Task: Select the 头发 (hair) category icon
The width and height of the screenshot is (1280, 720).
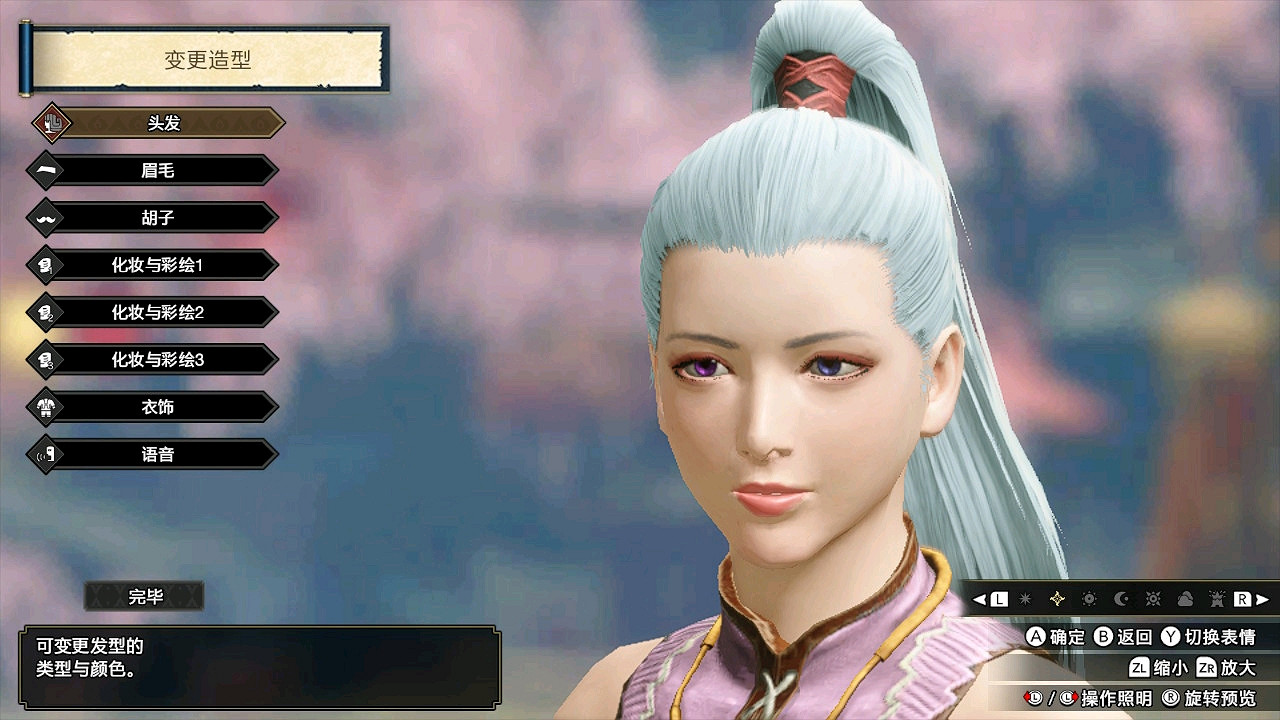Action: click(50, 122)
